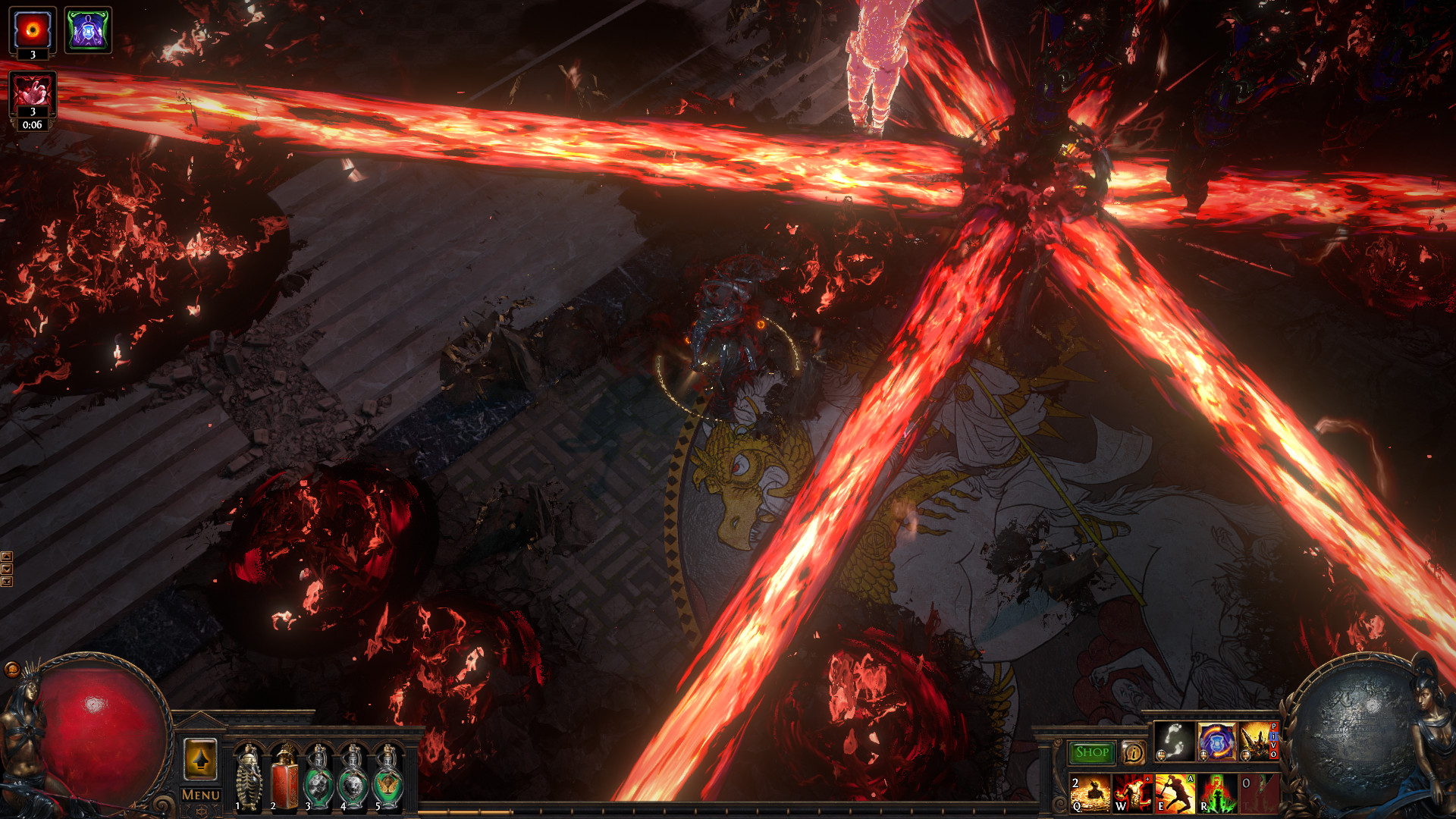Collapse the bottom left-edge arrow panel
Image resolution: width=1456 pixels, height=819 pixels.
(x=7, y=581)
